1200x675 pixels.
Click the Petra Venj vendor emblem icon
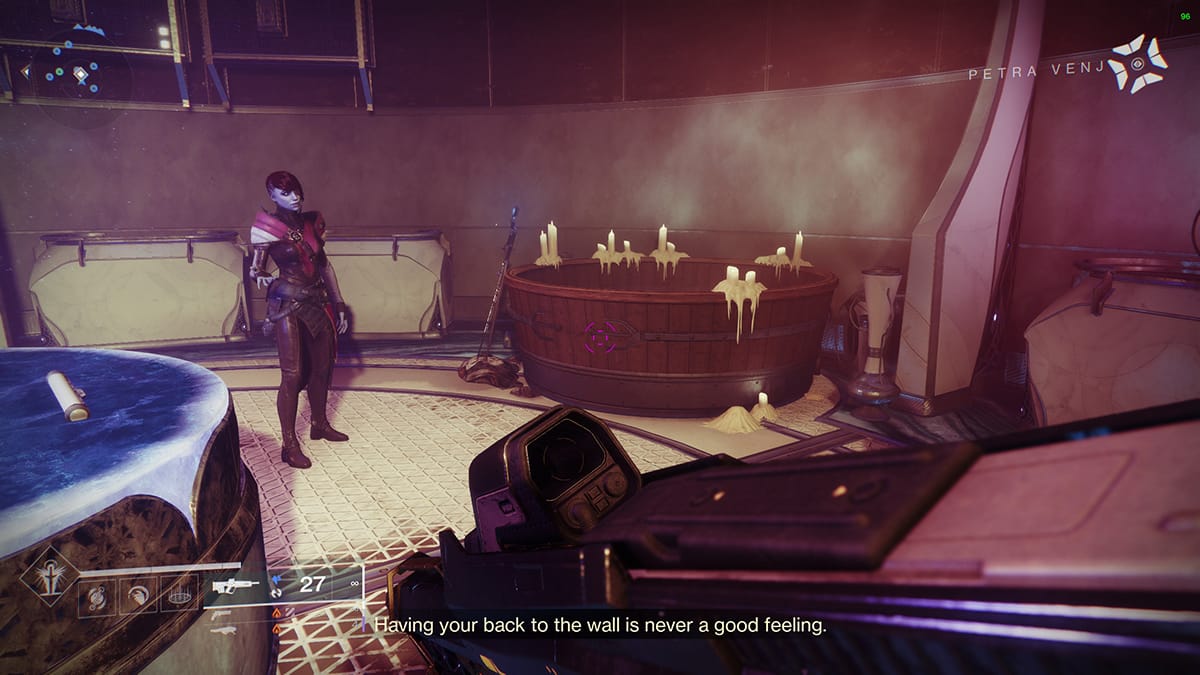pyautogui.click(x=1140, y=64)
